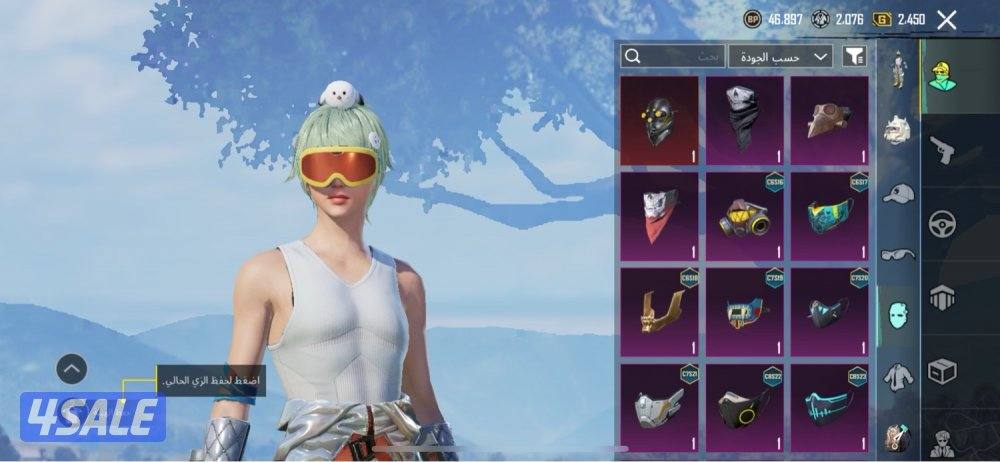
Task: Open the character outfit category tab
Action: [x=942, y=76]
